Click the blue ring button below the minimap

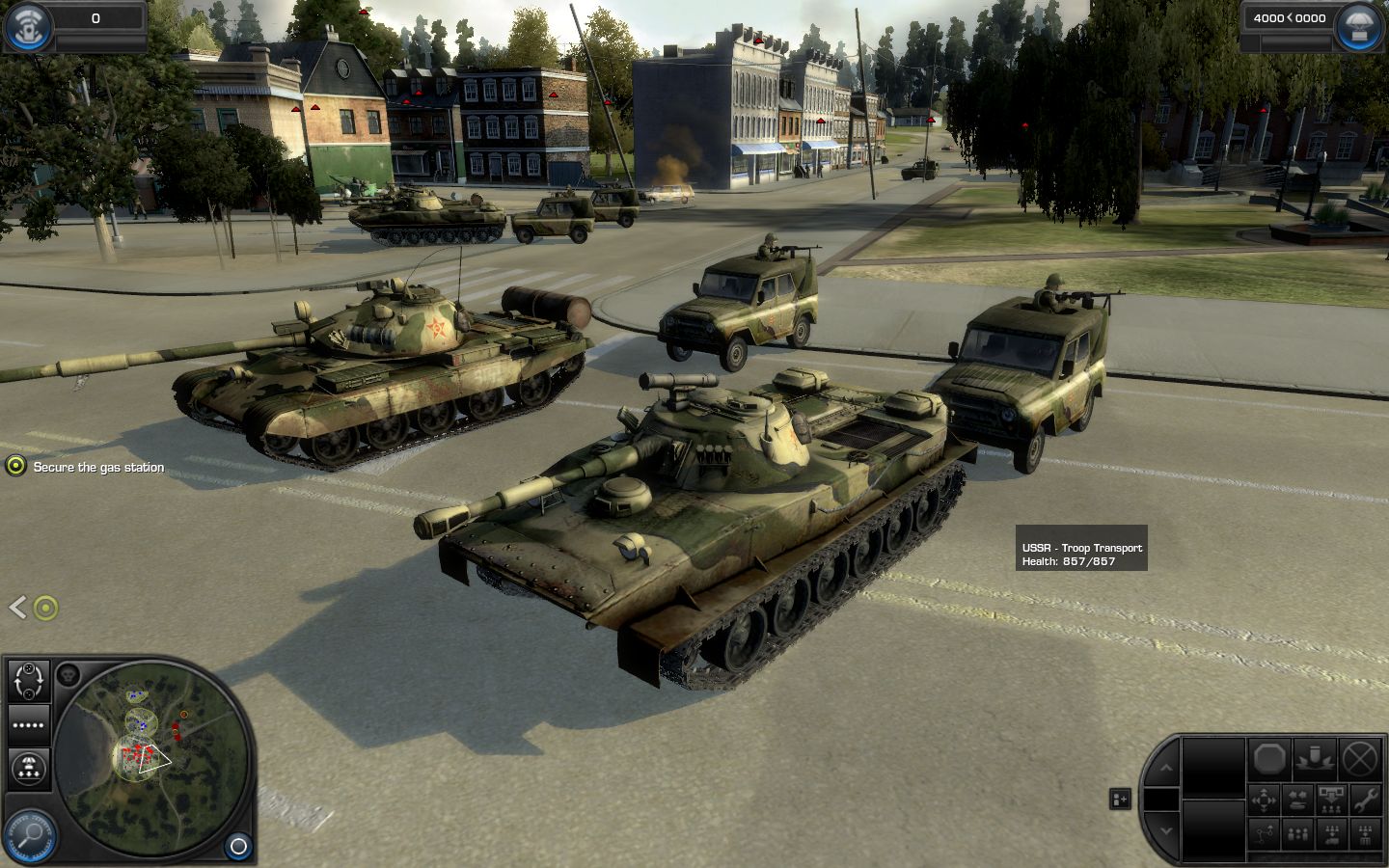238,847
